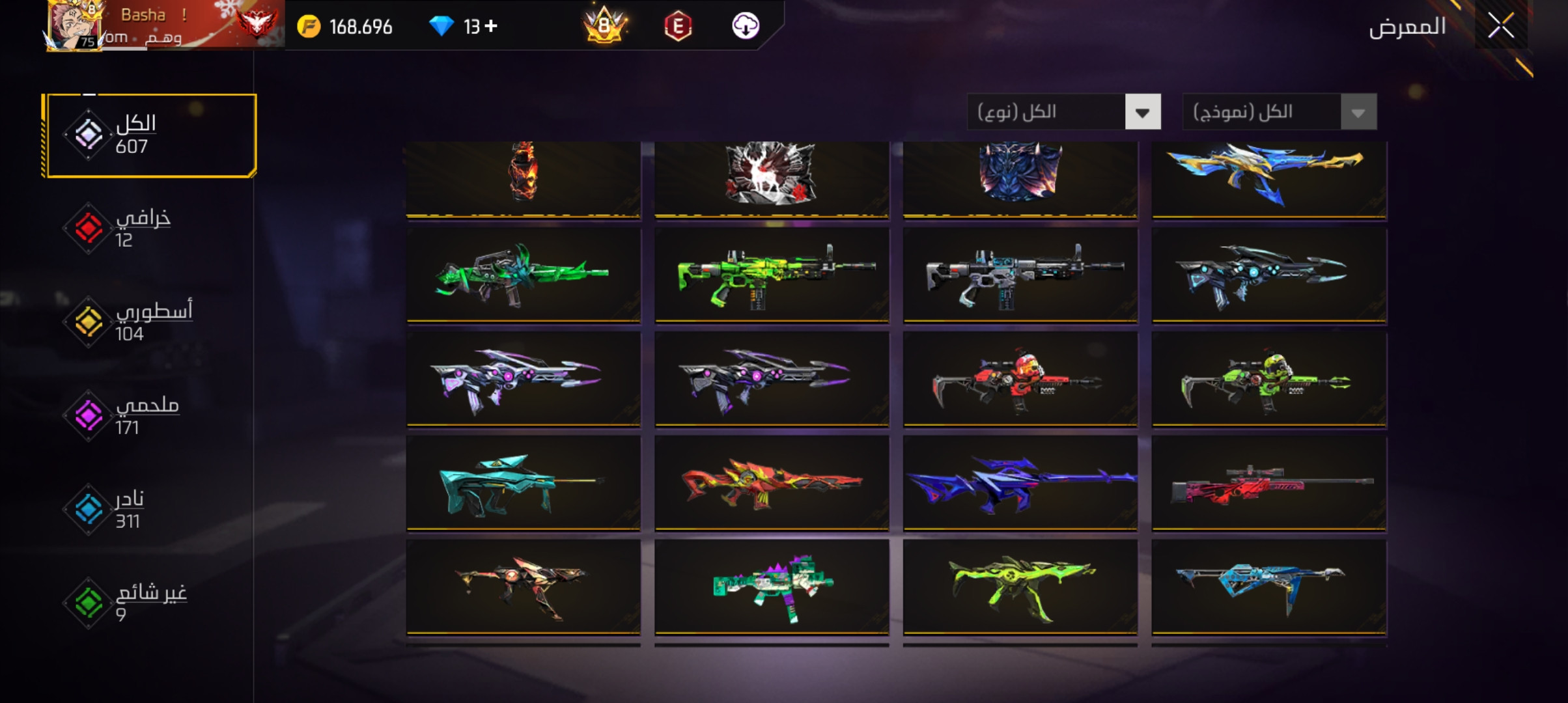The height and width of the screenshot is (703, 1568).
Task: Open the cloud download icon
Action: pyautogui.click(x=746, y=26)
